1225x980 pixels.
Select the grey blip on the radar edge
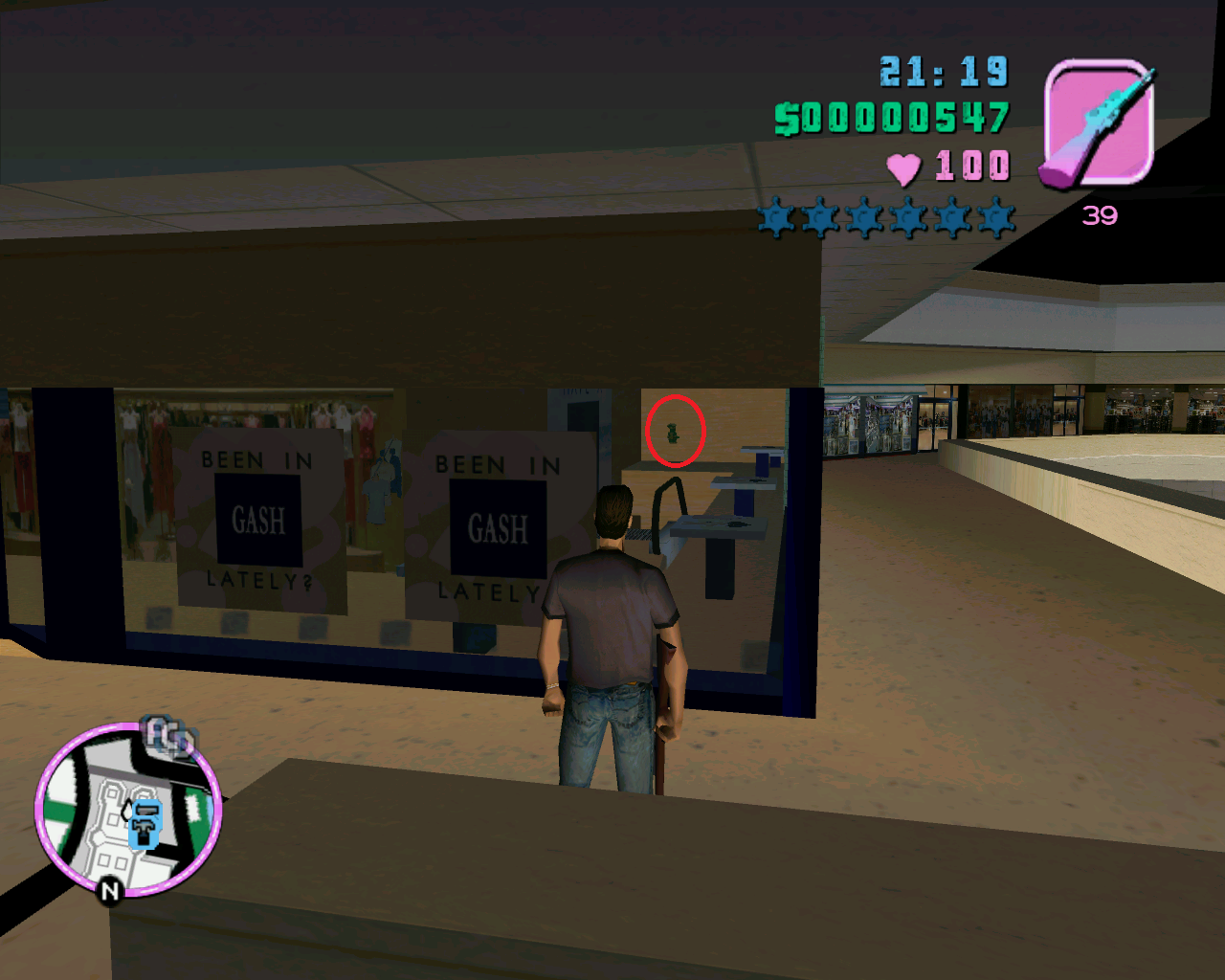[x=168, y=737]
